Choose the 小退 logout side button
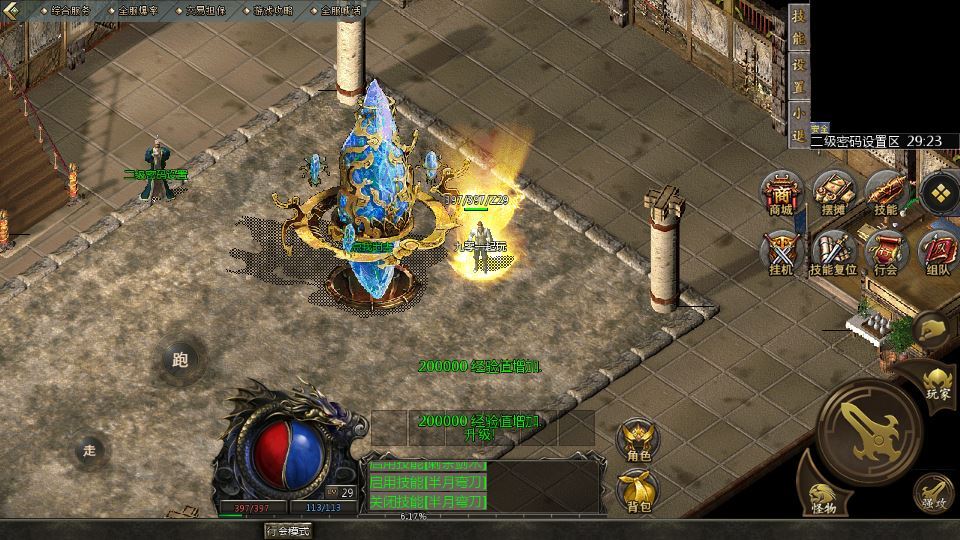This screenshot has width=960, height=540. (798, 123)
